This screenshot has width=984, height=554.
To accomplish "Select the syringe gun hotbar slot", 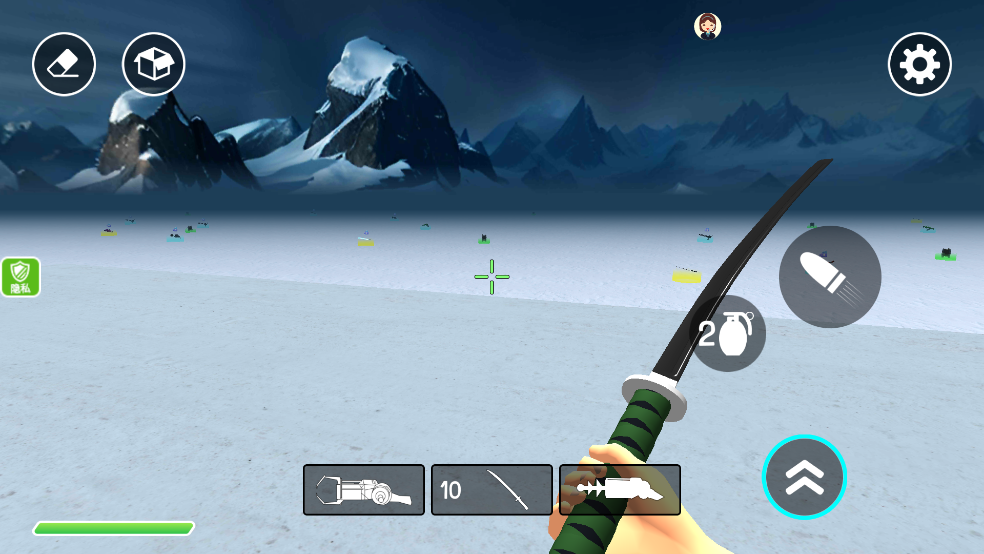I will pyautogui.click(x=620, y=490).
